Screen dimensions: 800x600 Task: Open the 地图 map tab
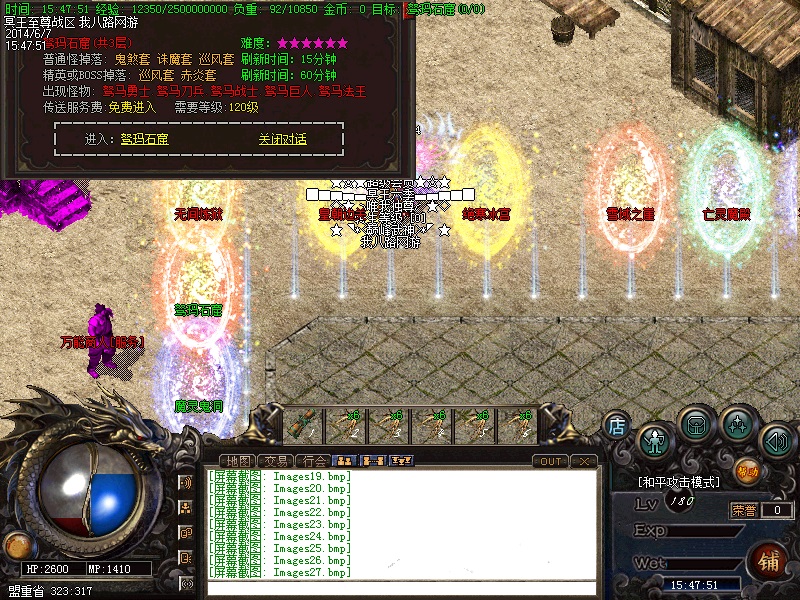(x=240, y=461)
